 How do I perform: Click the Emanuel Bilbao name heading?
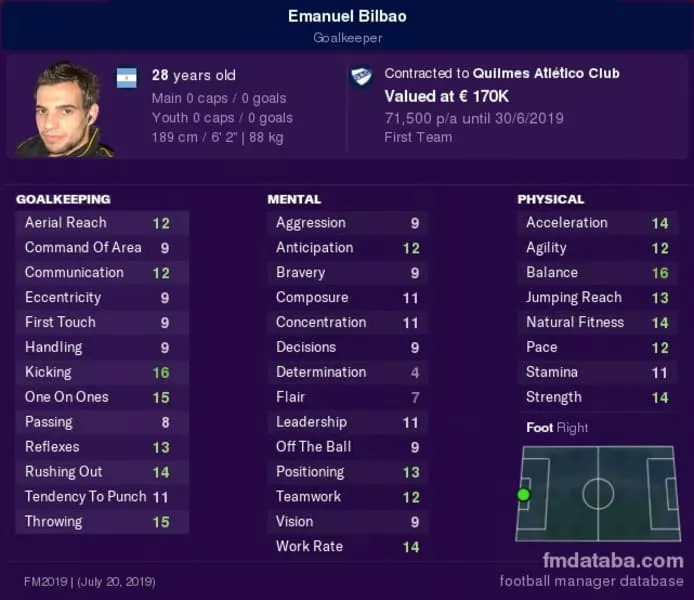click(347, 16)
